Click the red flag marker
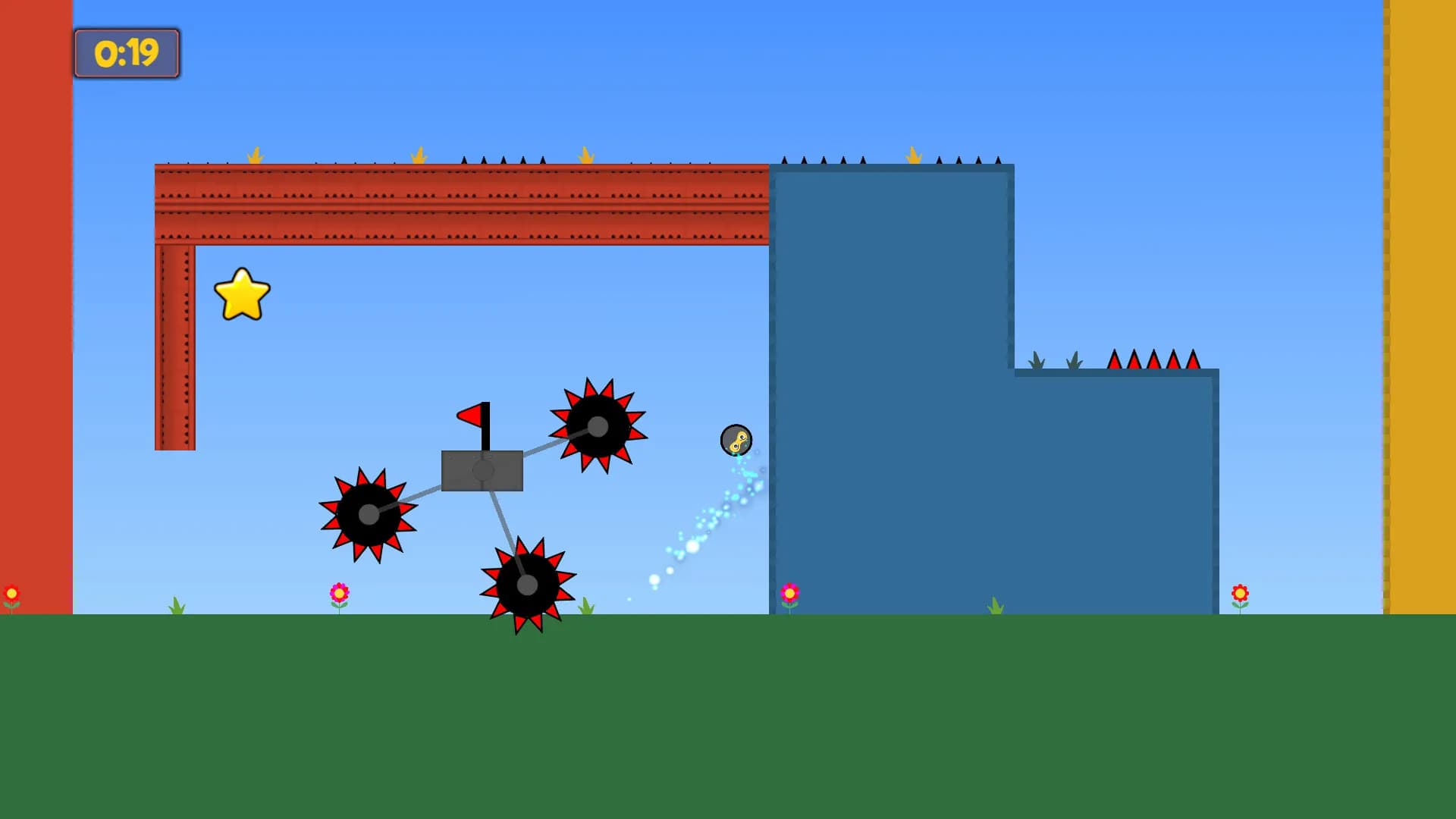This screenshot has width=1456, height=819. [x=472, y=416]
